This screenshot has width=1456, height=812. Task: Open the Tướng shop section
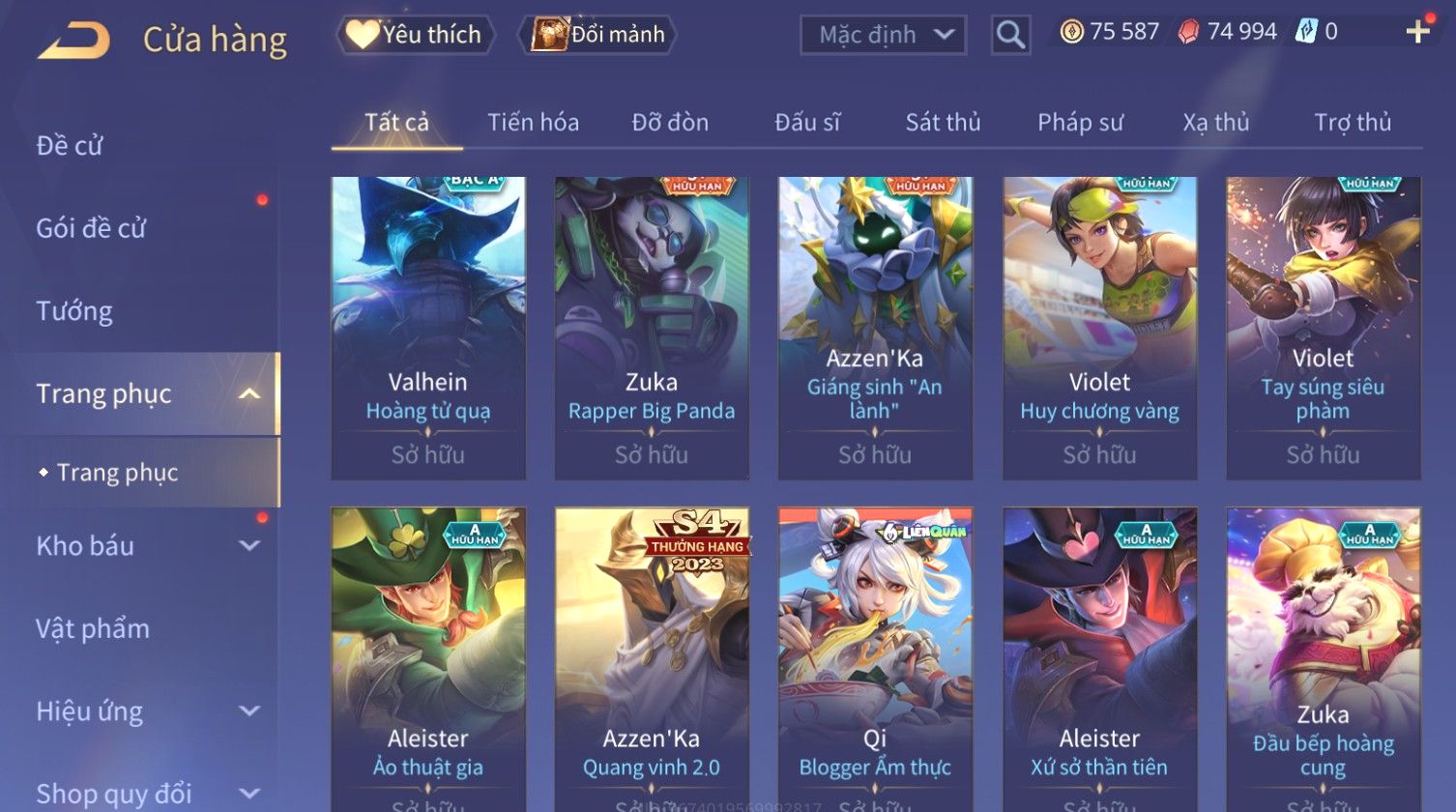pyautogui.click(x=74, y=311)
